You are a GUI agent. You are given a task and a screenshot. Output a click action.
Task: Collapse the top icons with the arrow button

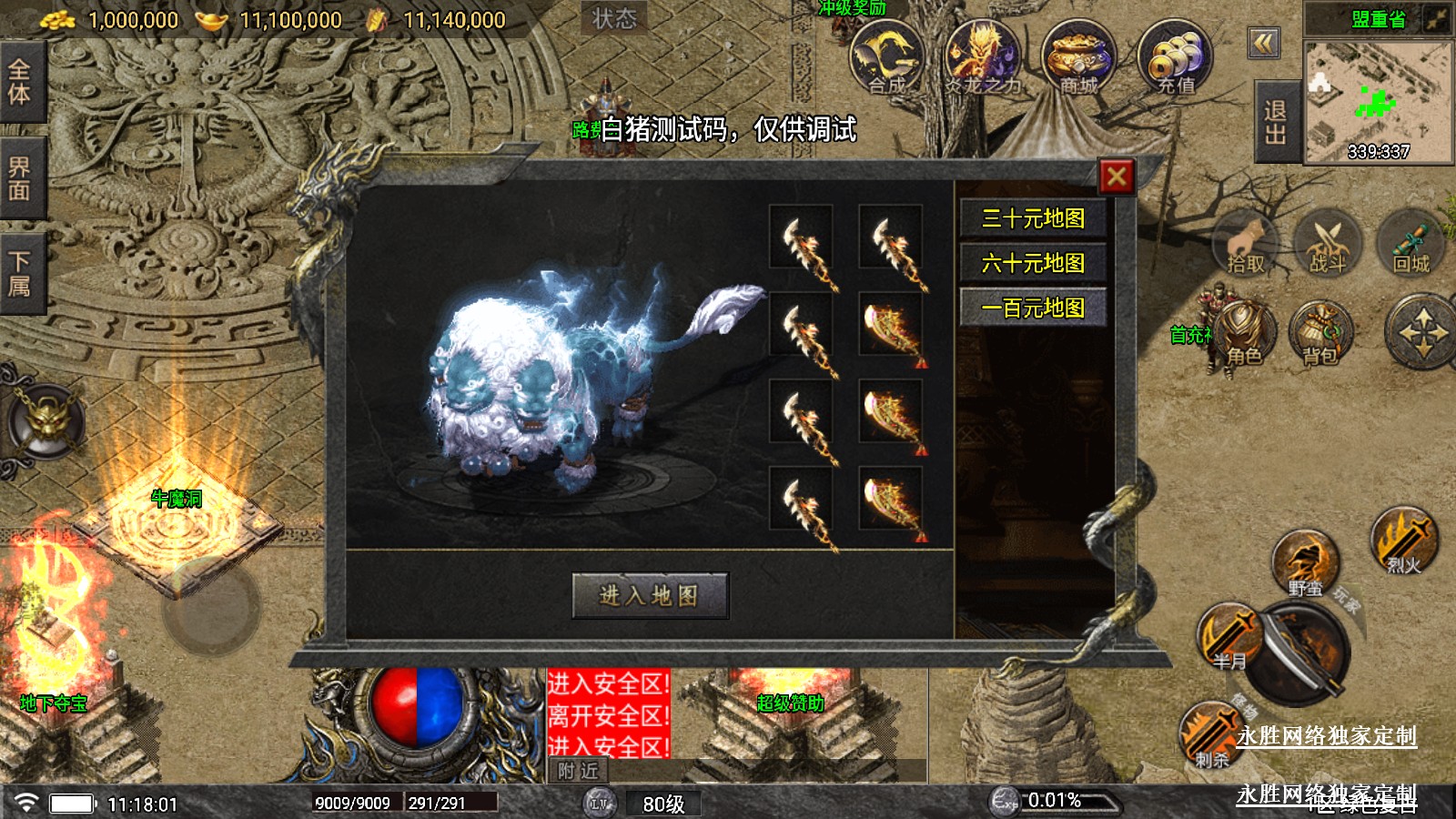pyautogui.click(x=1264, y=43)
